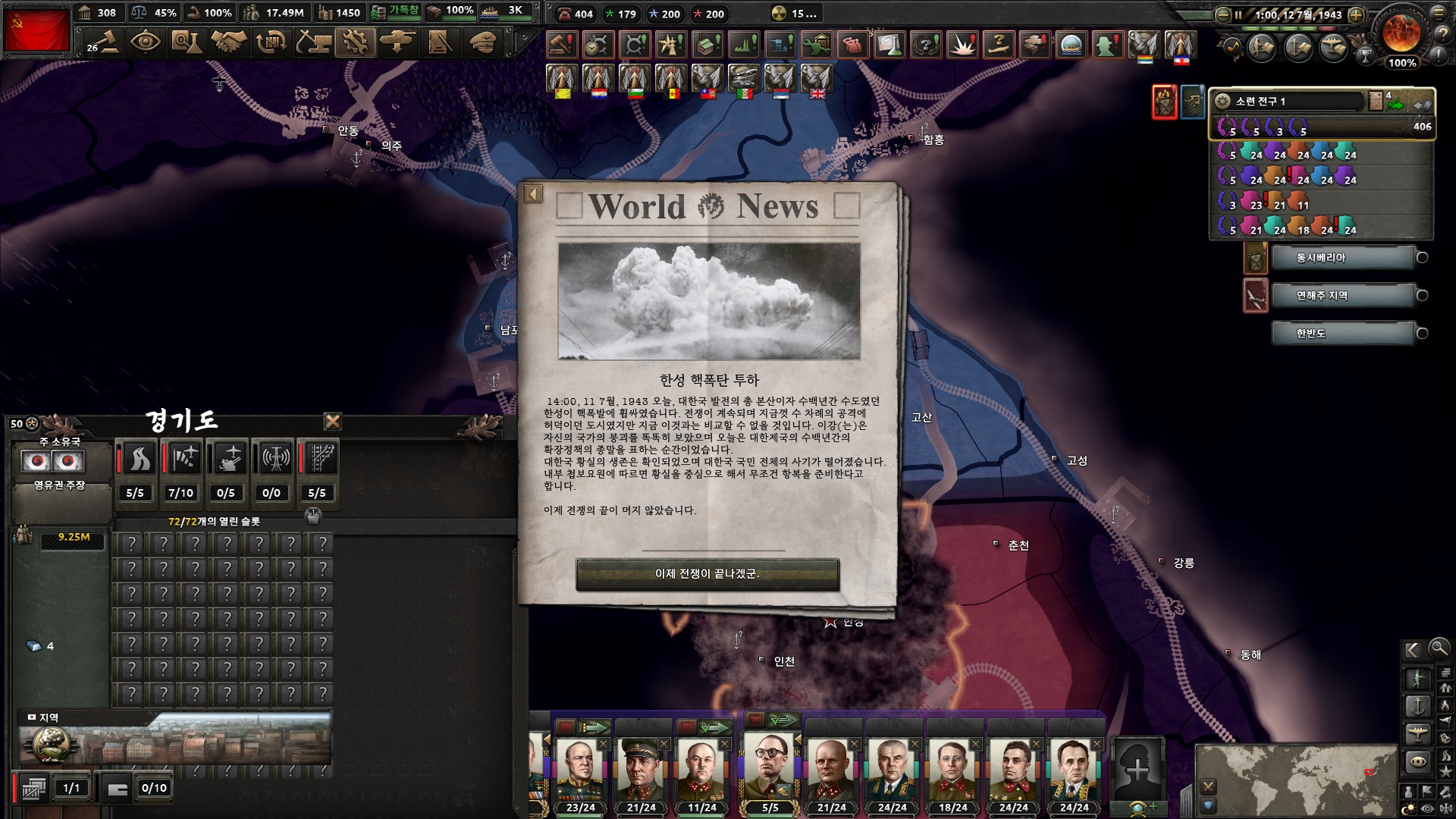The image size is (1456, 819).
Task: Open the production gears menu
Action: [x=354, y=42]
